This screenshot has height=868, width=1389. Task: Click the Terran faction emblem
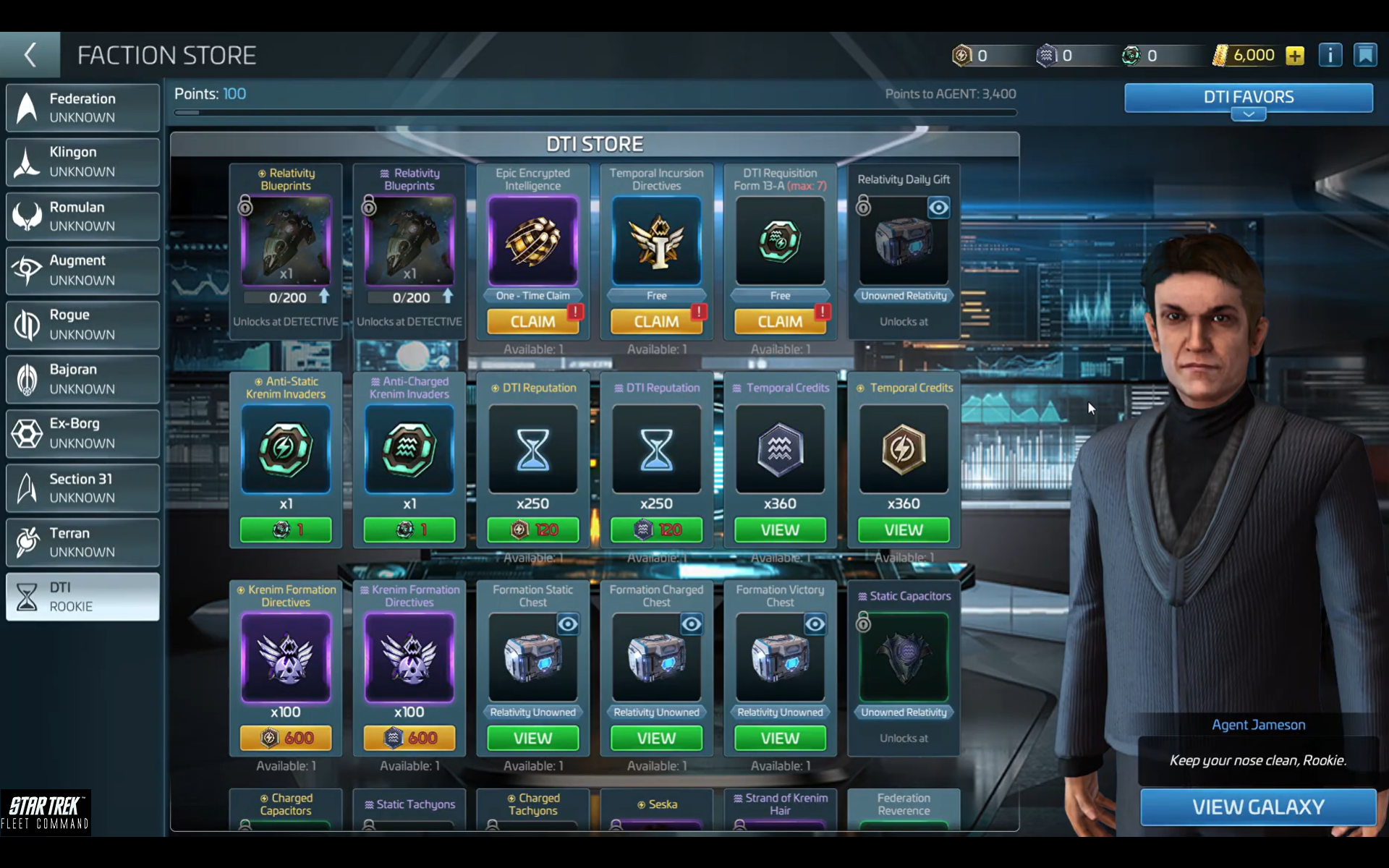point(27,541)
